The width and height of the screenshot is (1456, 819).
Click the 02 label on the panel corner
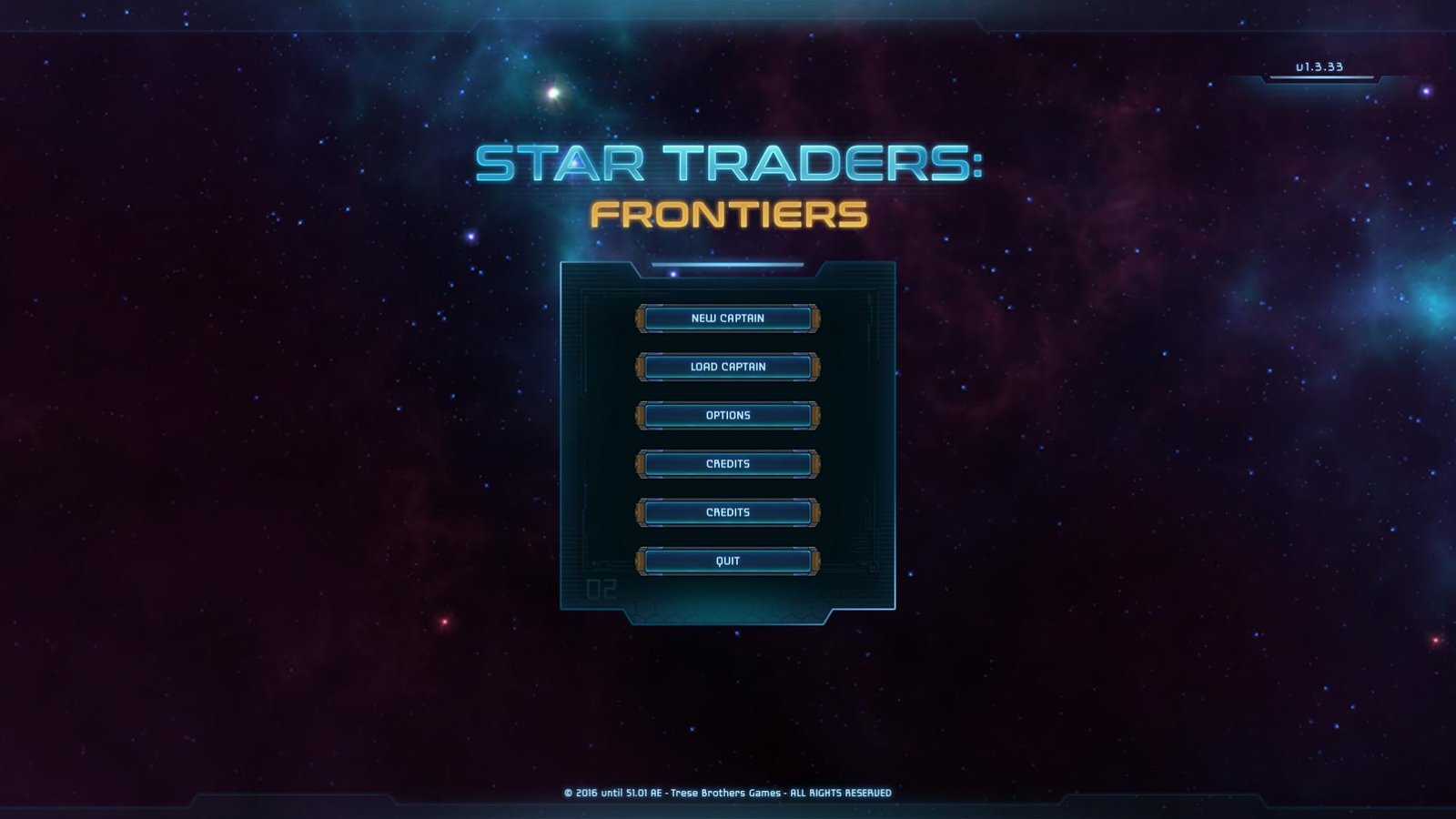[x=603, y=591]
